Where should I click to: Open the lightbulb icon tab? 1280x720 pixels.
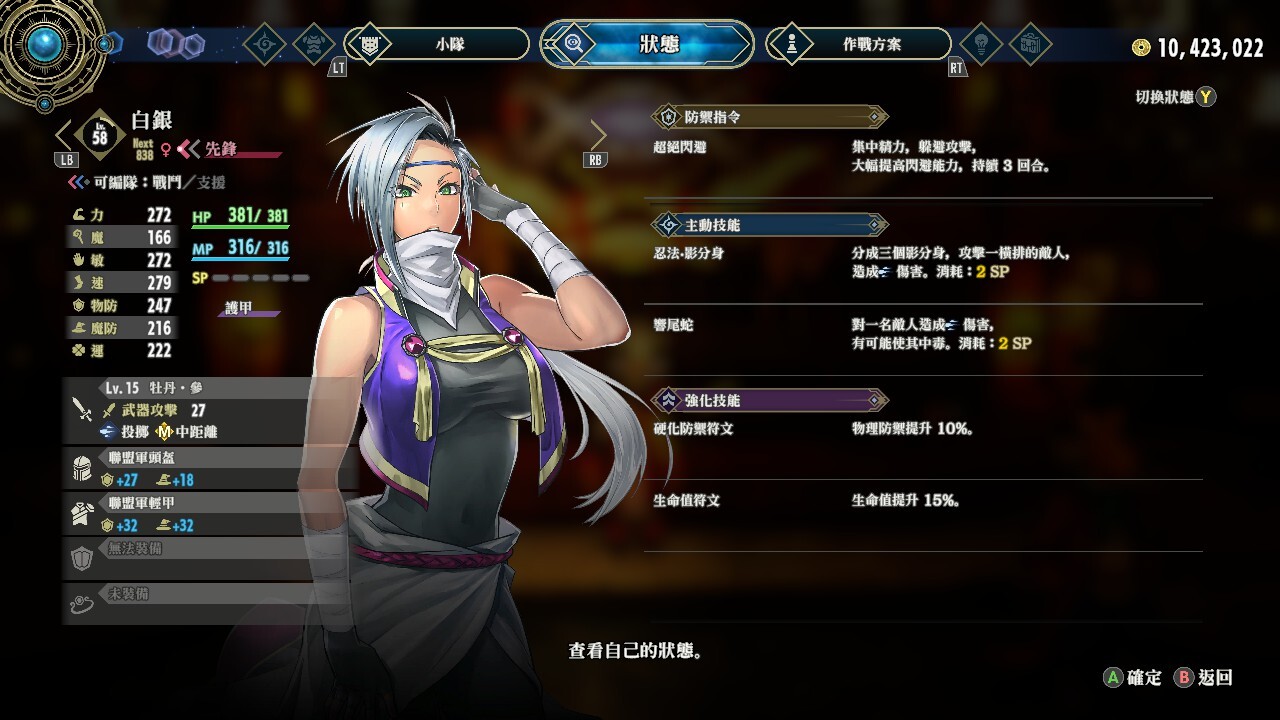coord(981,44)
